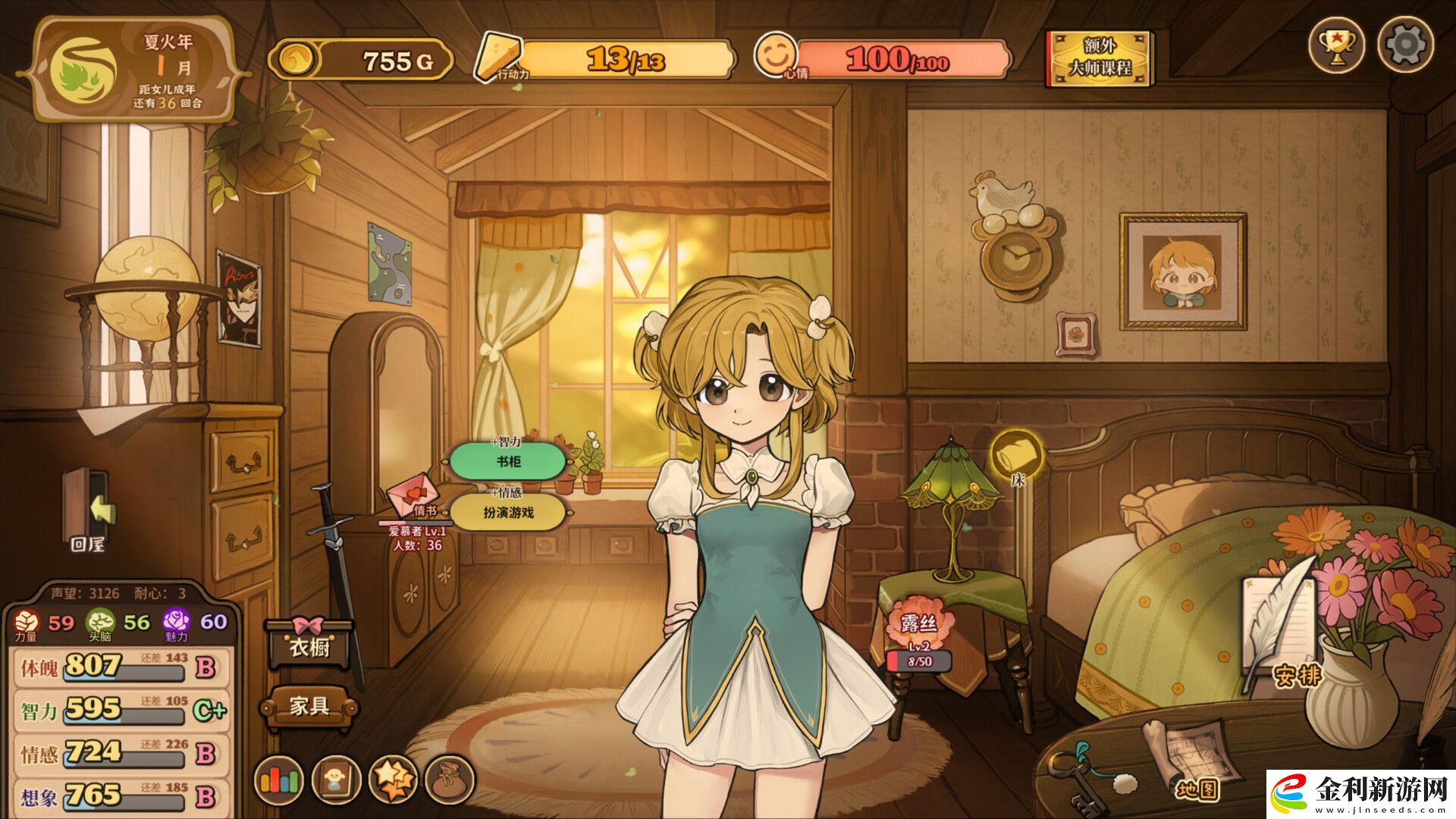Open the 衣橱 wardrobe button
This screenshot has width=1456, height=819.
309,646
